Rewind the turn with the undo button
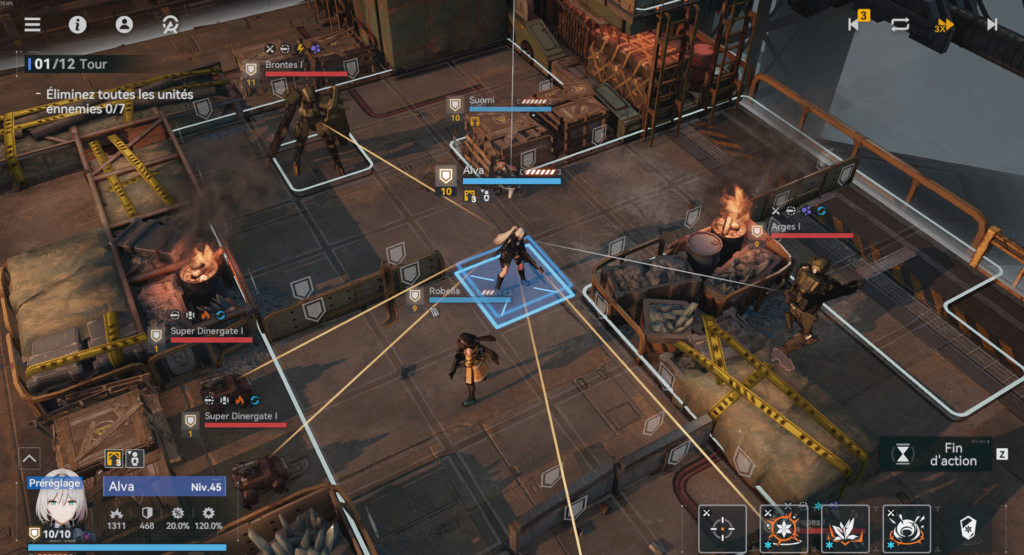The height and width of the screenshot is (555, 1024). 856,24
